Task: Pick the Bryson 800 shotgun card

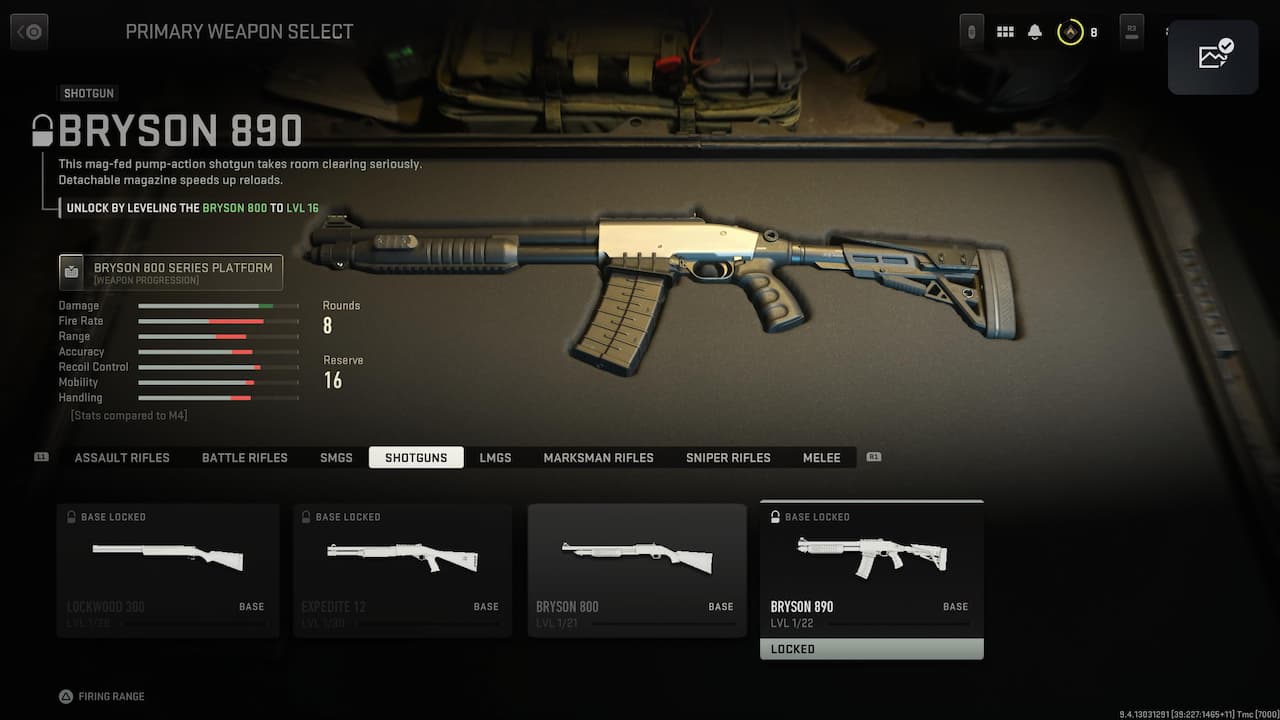Action: pos(637,570)
